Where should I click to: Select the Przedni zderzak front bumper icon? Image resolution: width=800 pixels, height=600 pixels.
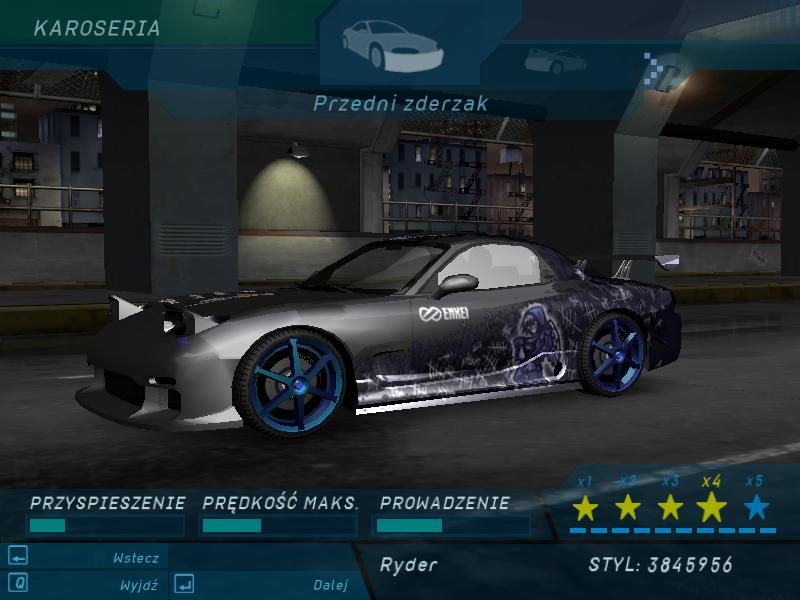tap(390, 42)
